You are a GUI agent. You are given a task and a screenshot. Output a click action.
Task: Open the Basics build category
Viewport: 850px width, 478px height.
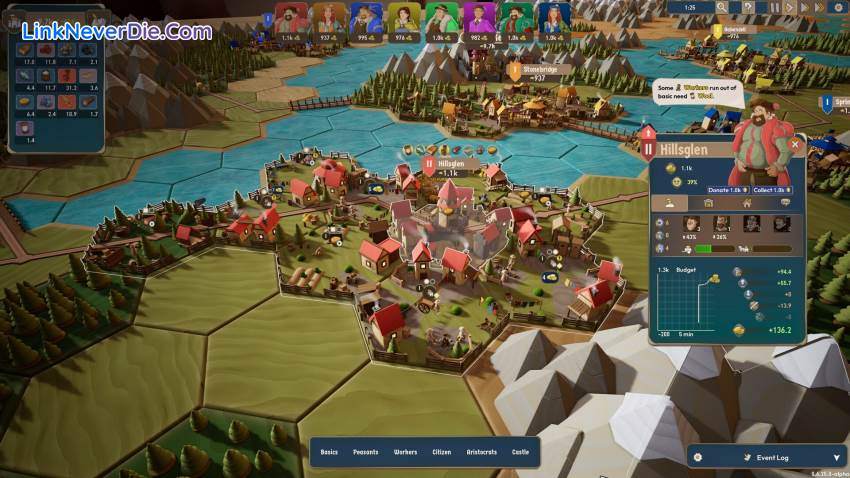pyautogui.click(x=329, y=452)
